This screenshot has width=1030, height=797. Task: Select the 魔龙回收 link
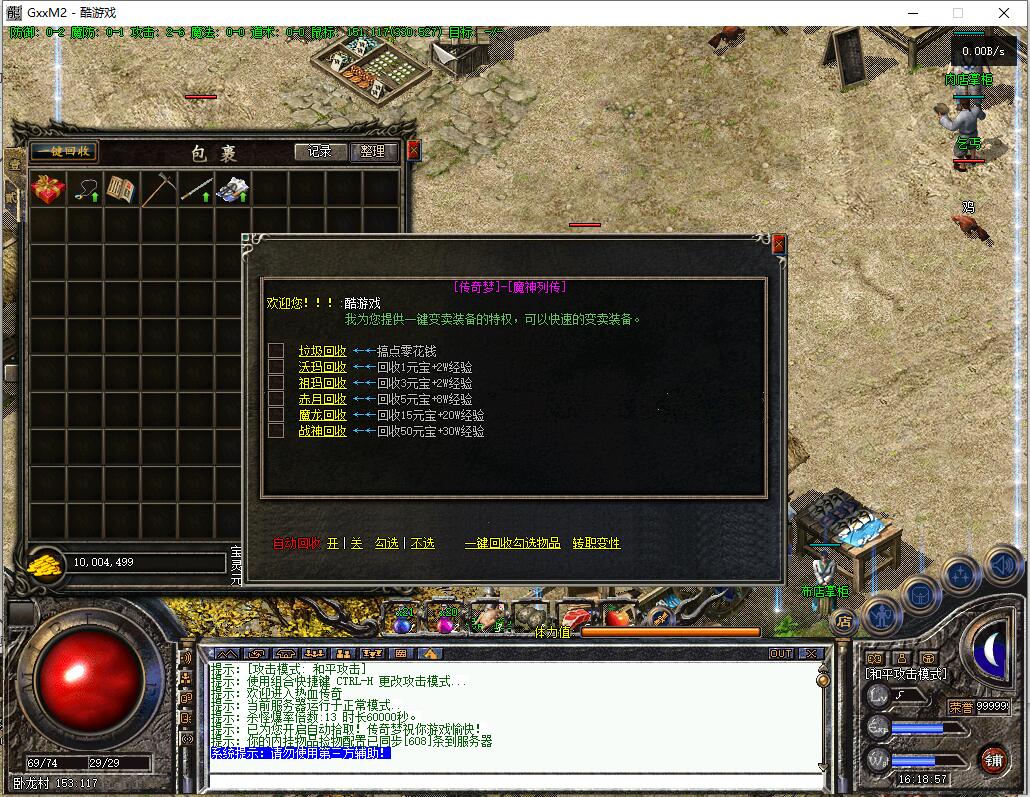(322, 415)
